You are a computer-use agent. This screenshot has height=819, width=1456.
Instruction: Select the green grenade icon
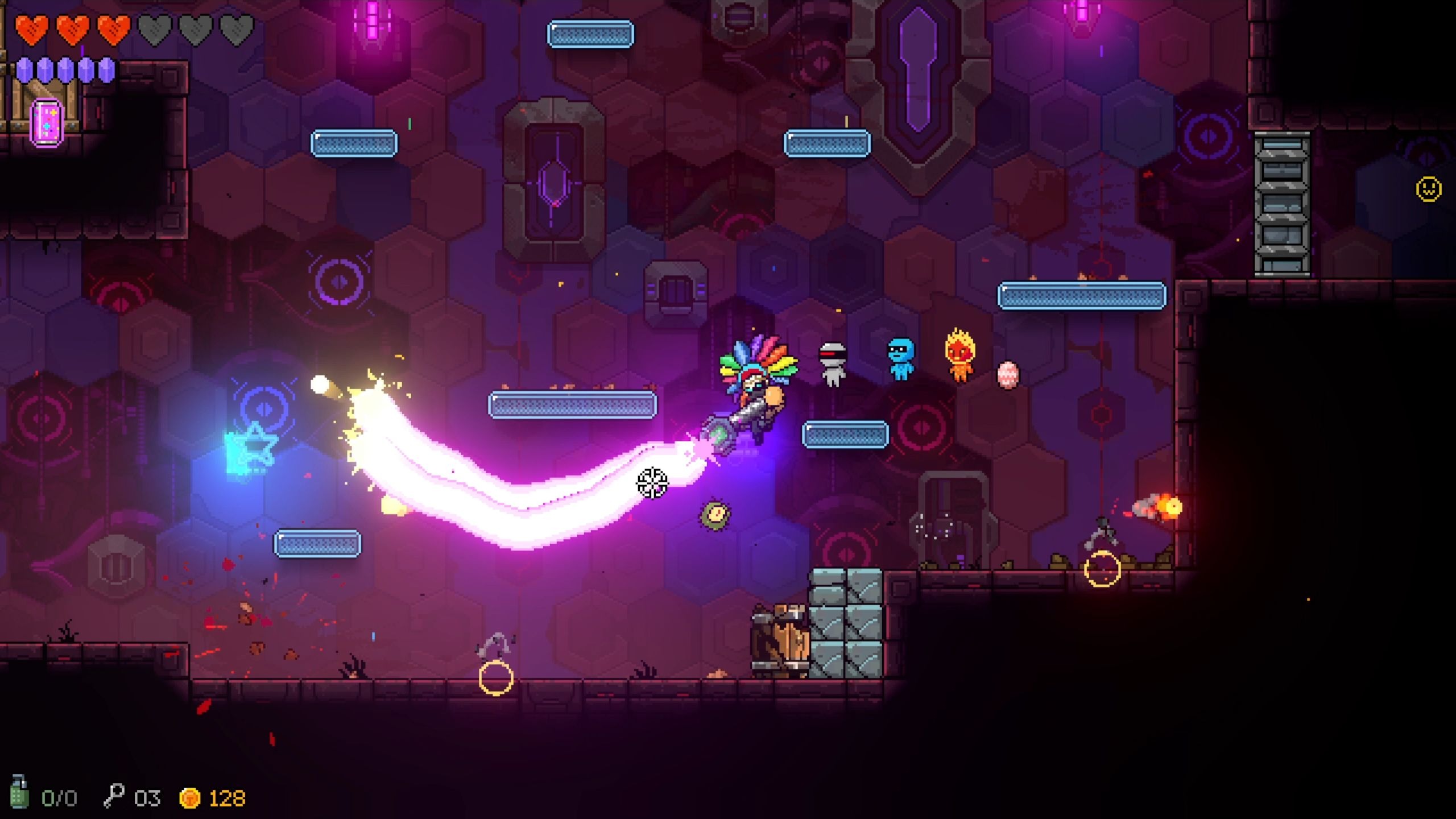click(x=19, y=793)
